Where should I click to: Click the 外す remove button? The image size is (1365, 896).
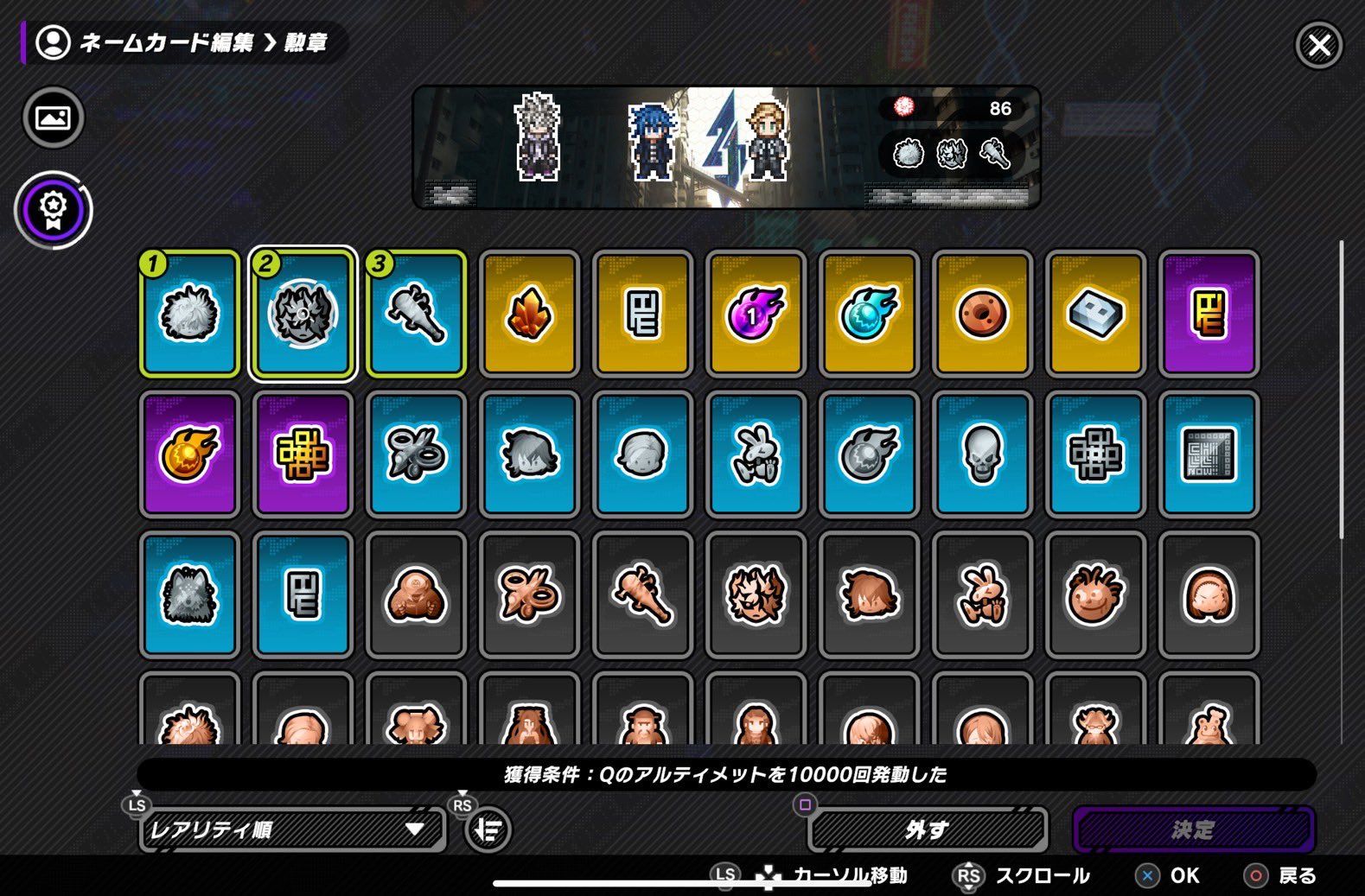click(x=927, y=829)
